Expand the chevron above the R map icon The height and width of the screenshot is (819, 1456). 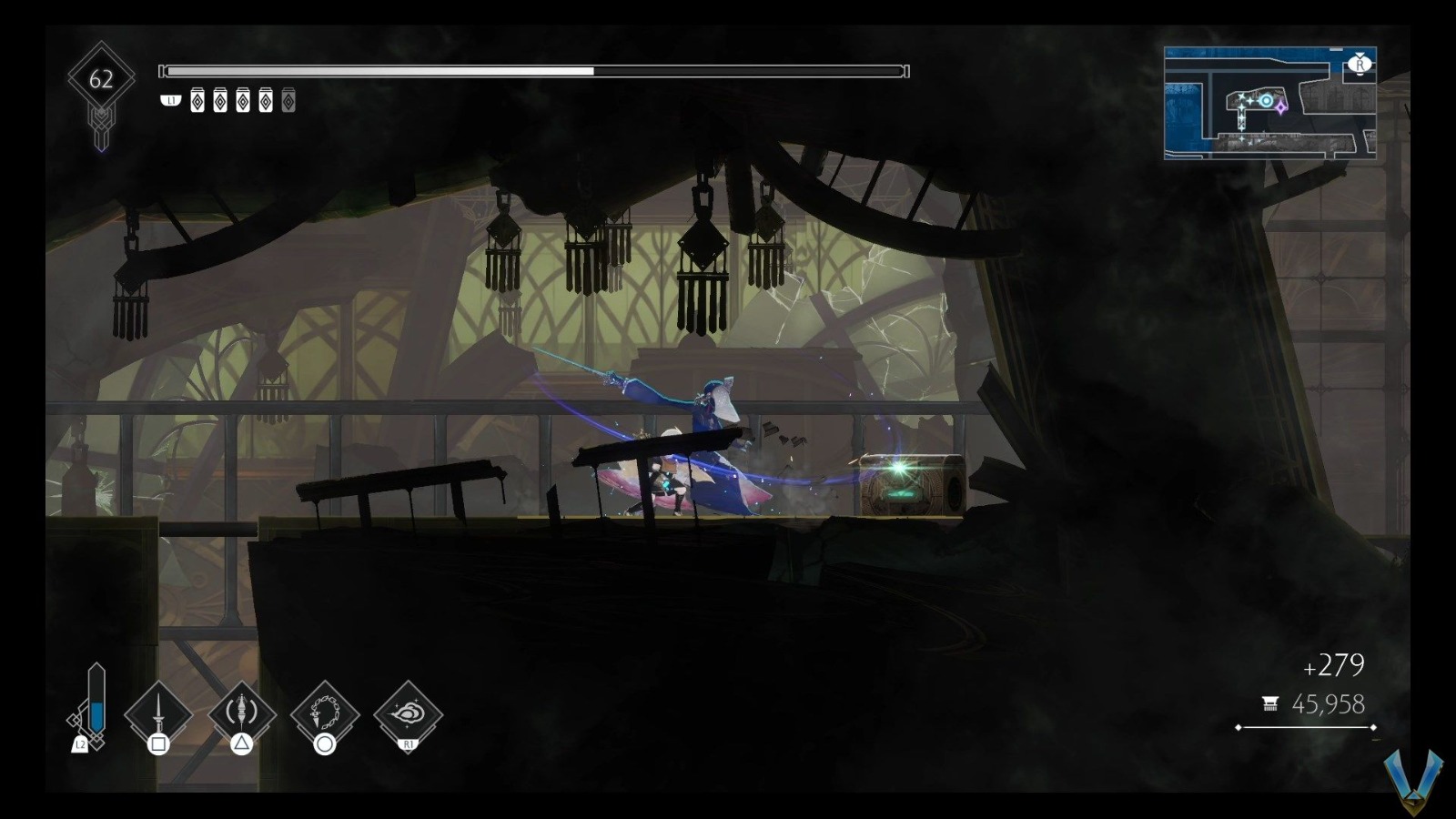[x=1360, y=55]
